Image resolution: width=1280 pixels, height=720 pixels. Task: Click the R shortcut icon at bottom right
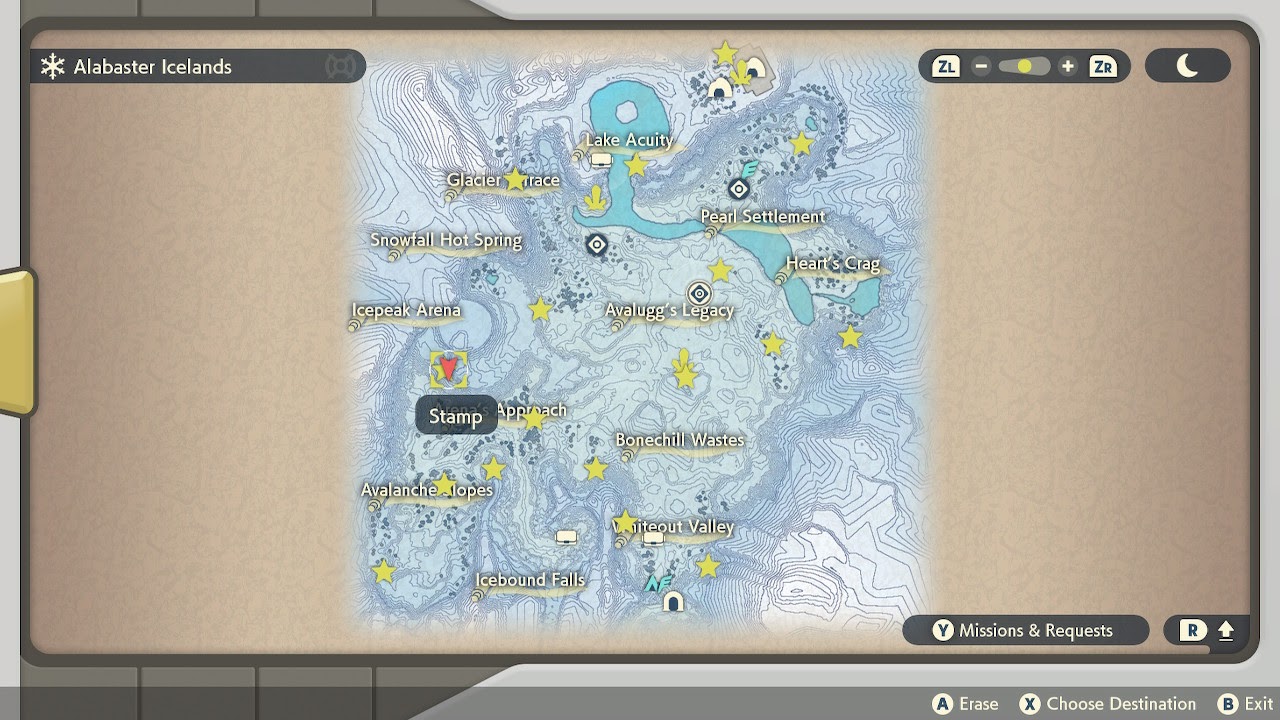(x=1195, y=630)
